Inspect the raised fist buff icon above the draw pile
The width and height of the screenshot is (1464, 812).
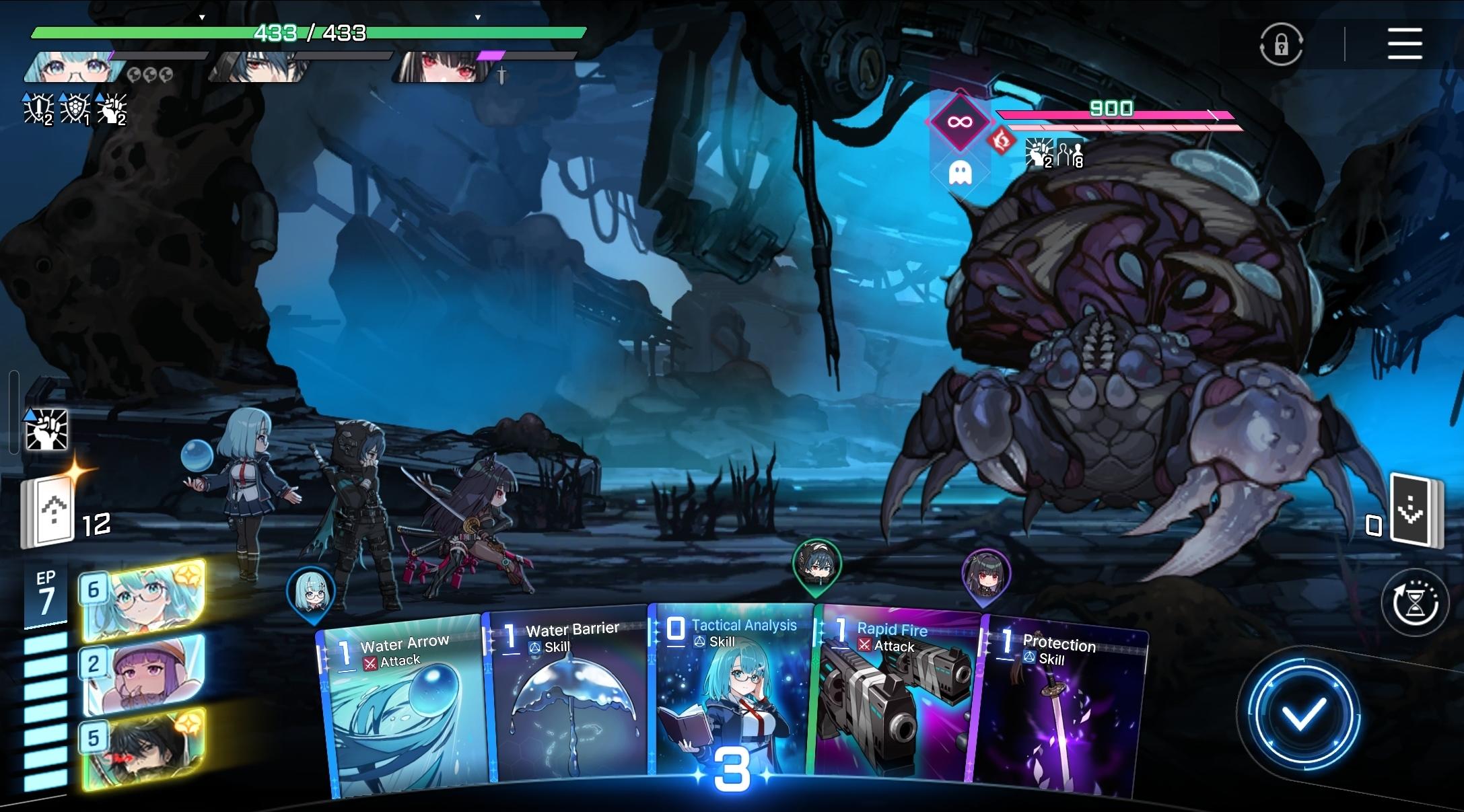point(46,429)
